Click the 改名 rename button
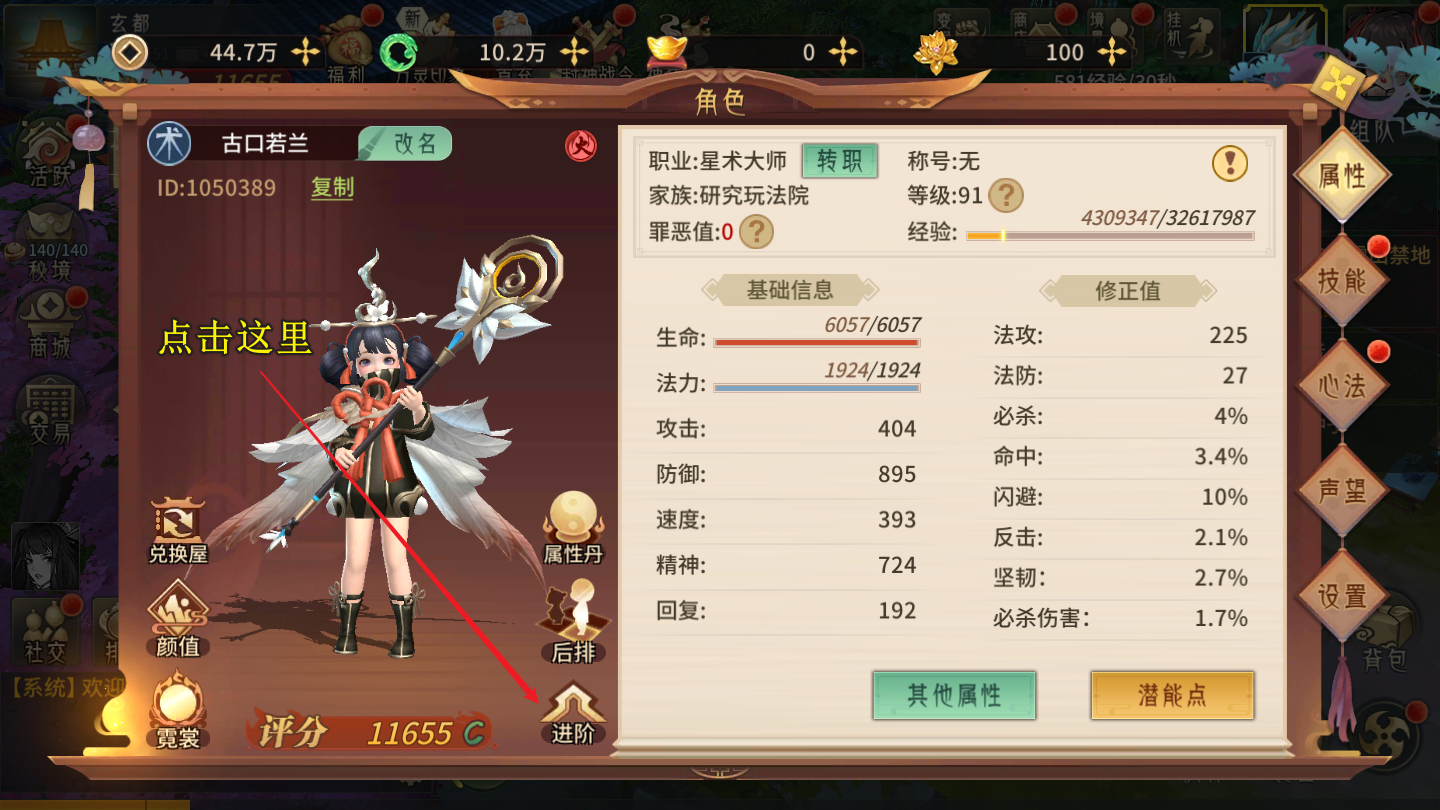Image resolution: width=1440 pixels, height=810 pixels. point(406,144)
